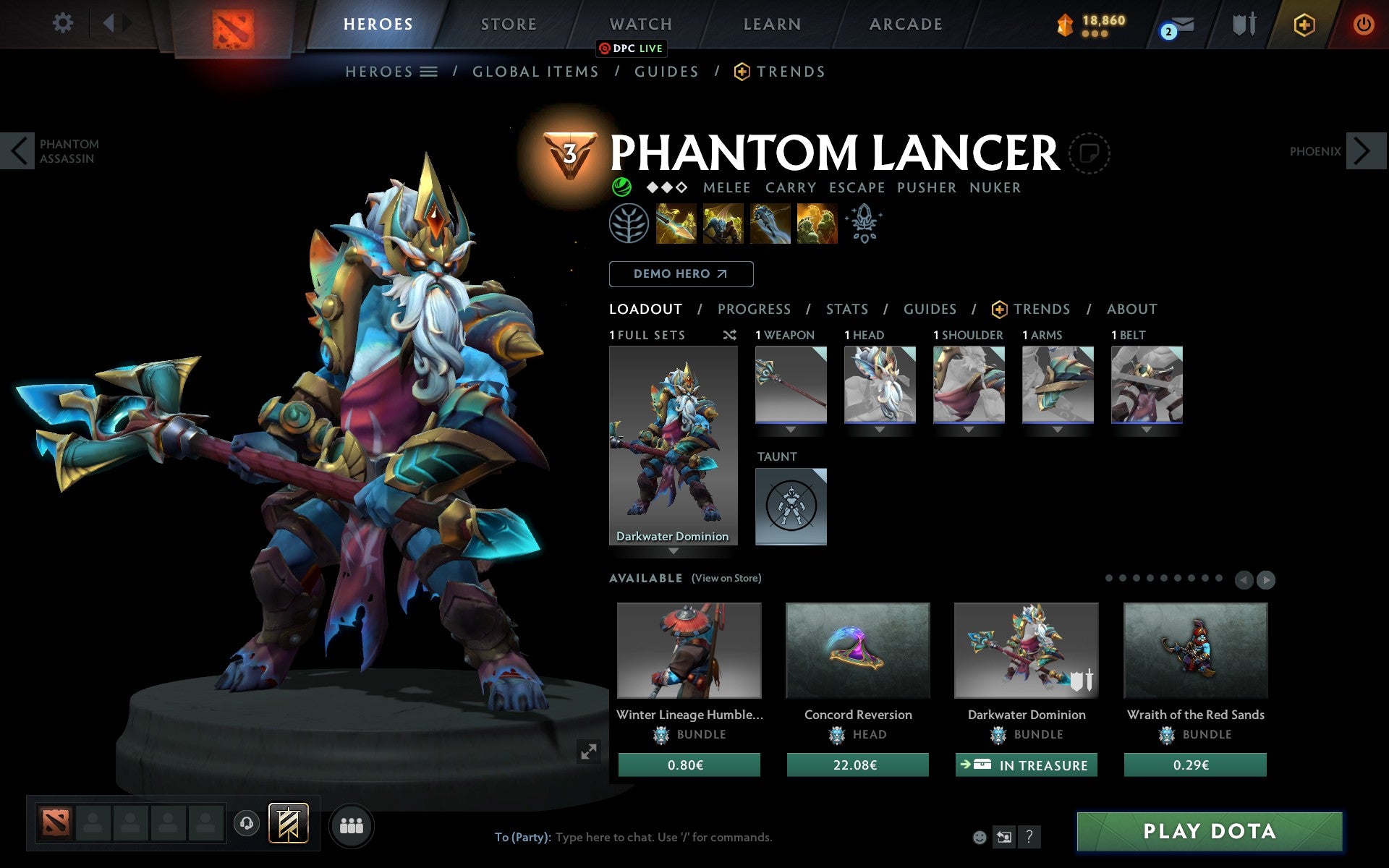1389x868 pixels.
Task: Open Dota Plus via the gold hexagon icon
Action: tap(1302, 24)
